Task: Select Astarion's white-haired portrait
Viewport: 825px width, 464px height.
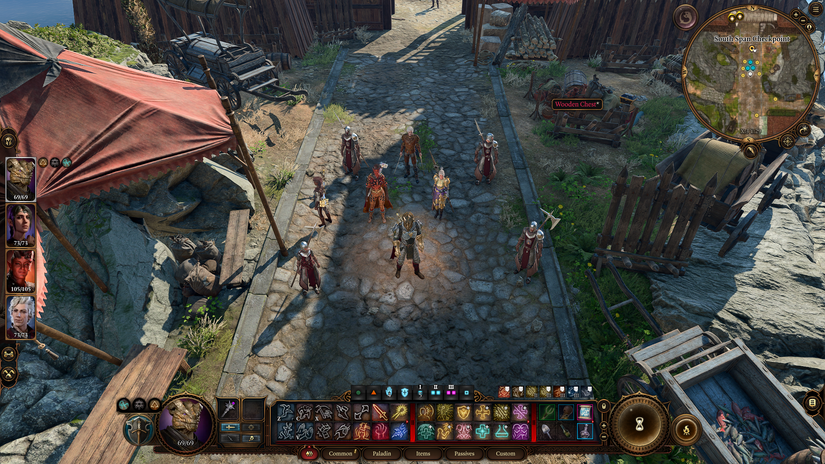Action: tap(20, 316)
